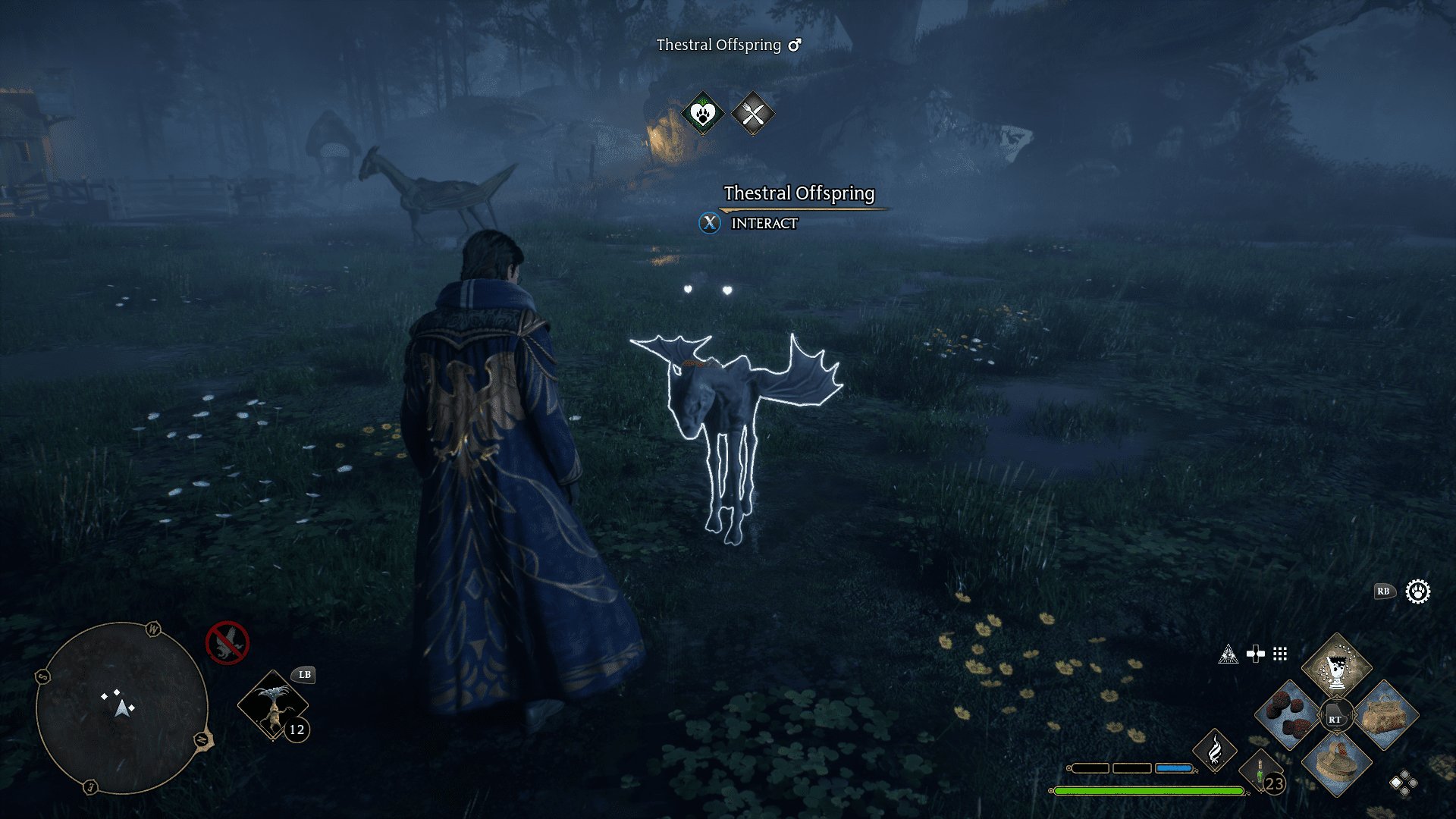Click the fork and knife feeding icon
Image resolution: width=1456 pixels, height=819 pixels.
pyautogui.click(x=753, y=114)
